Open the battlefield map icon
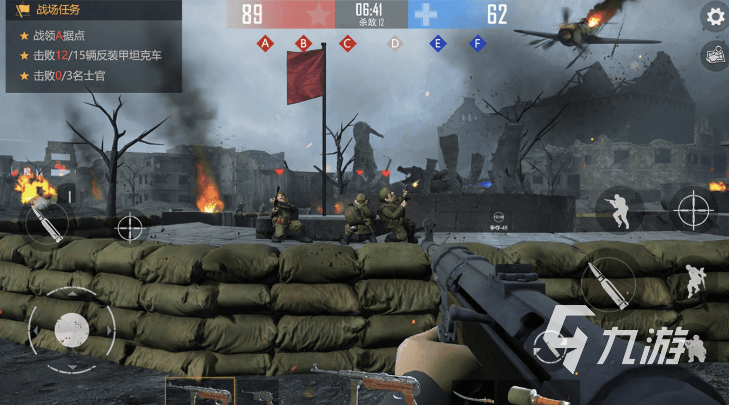The image size is (729, 405). click(714, 55)
